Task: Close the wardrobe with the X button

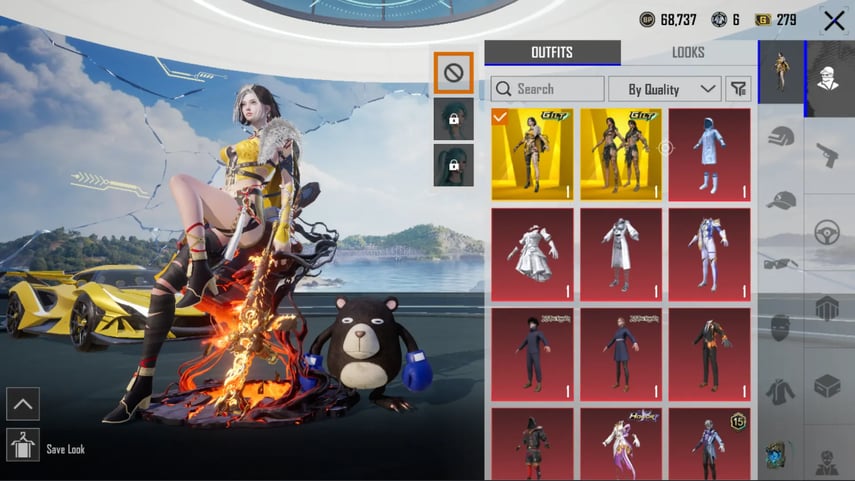Action: point(834,20)
